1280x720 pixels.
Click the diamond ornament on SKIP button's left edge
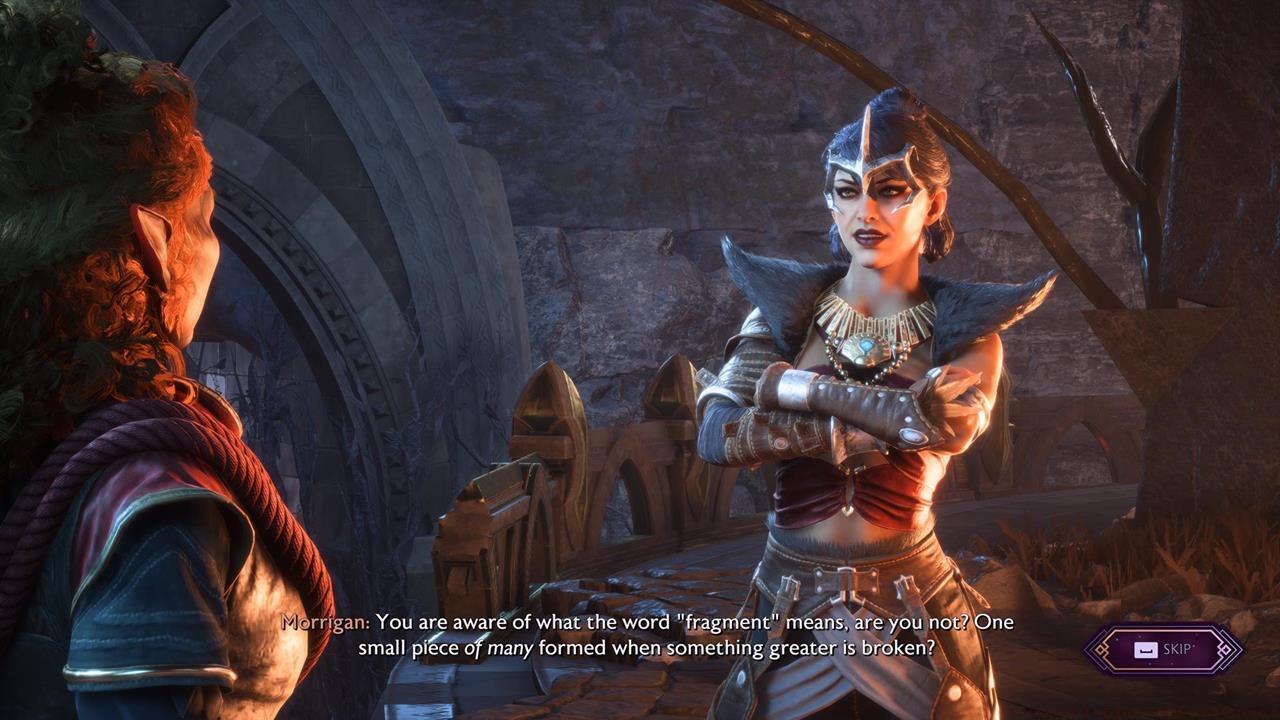[x=1101, y=649]
